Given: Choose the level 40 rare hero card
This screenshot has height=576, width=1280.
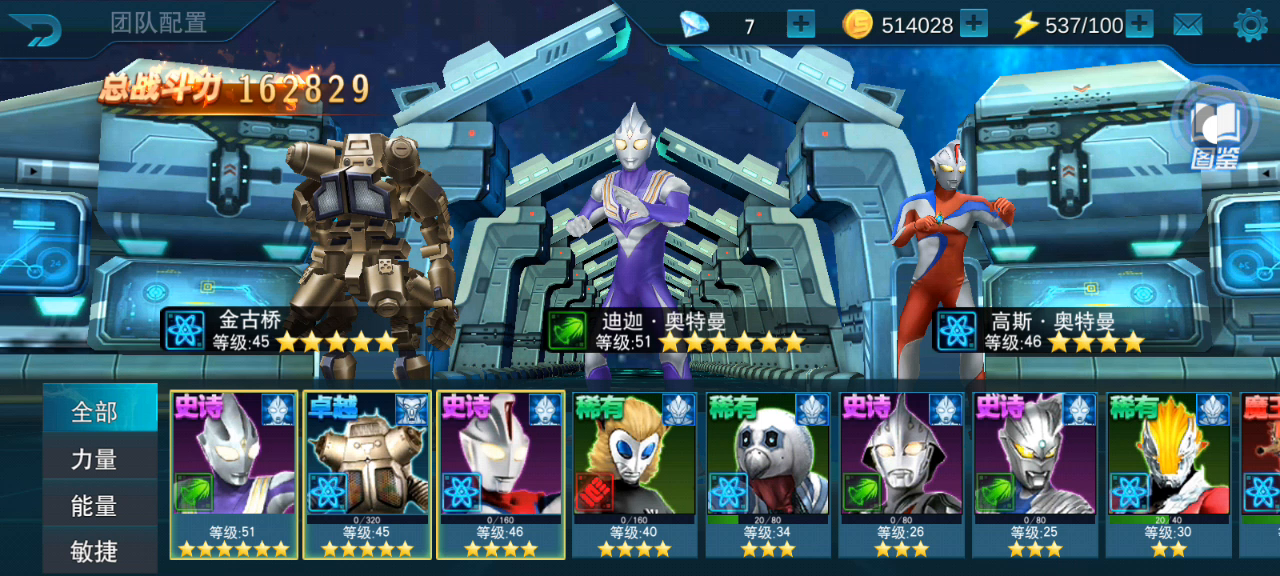Looking at the screenshot, I should point(635,474).
